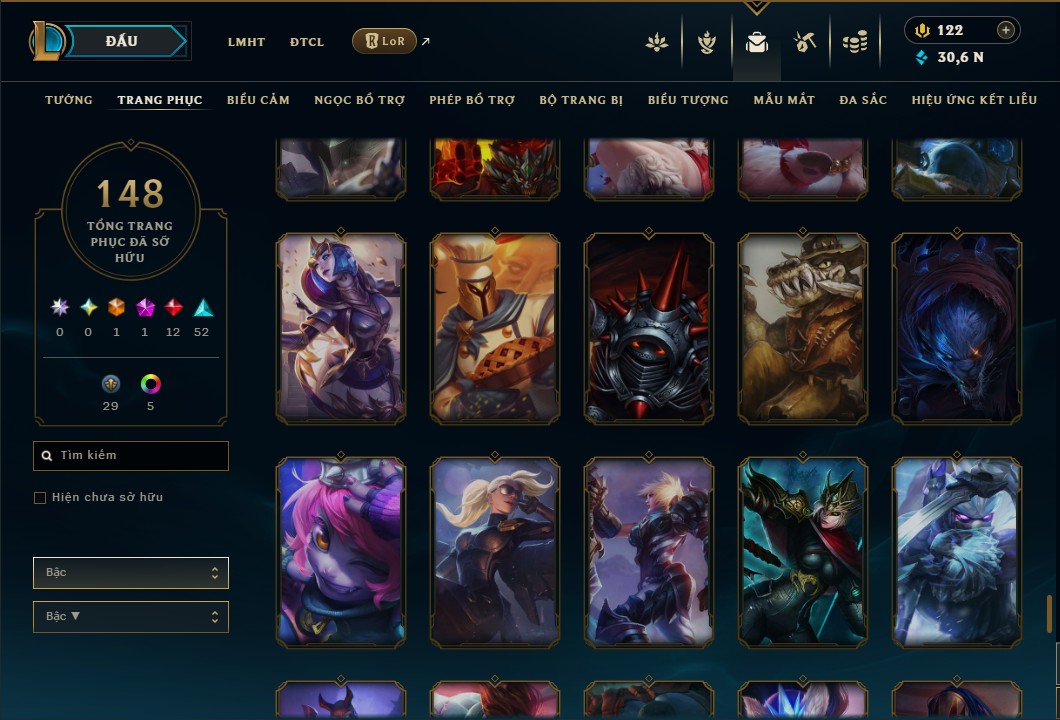Select the PHÉP BỔ TRỢ tab
The width and height of the screenshot is (1060, 720).
coord(472,100)
